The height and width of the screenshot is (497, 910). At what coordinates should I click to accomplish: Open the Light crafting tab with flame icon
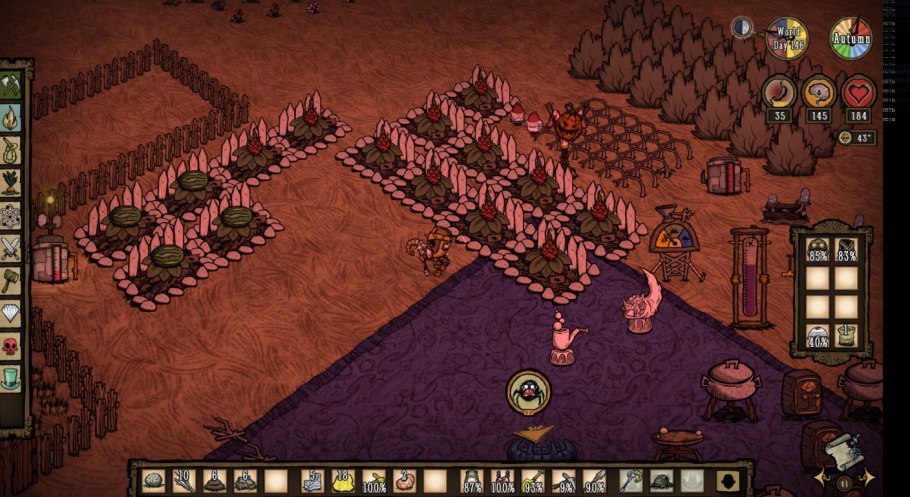pyautogui.click(x=11, y=117)
